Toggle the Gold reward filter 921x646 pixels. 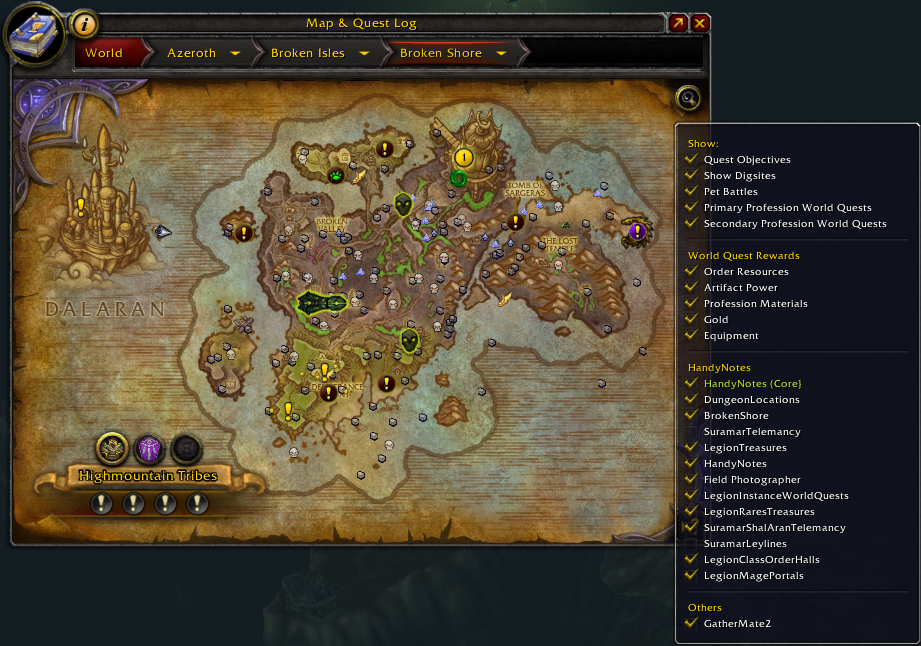716,320
